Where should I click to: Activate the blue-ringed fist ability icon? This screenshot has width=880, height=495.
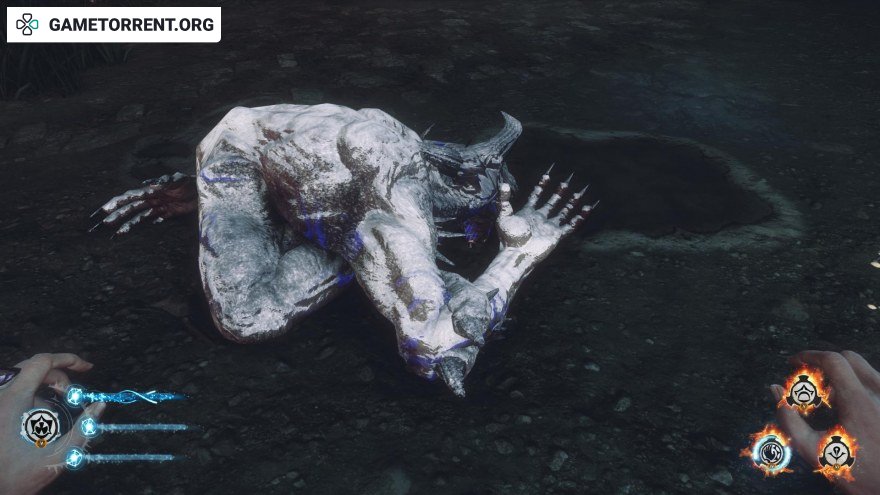pos(772,450)
